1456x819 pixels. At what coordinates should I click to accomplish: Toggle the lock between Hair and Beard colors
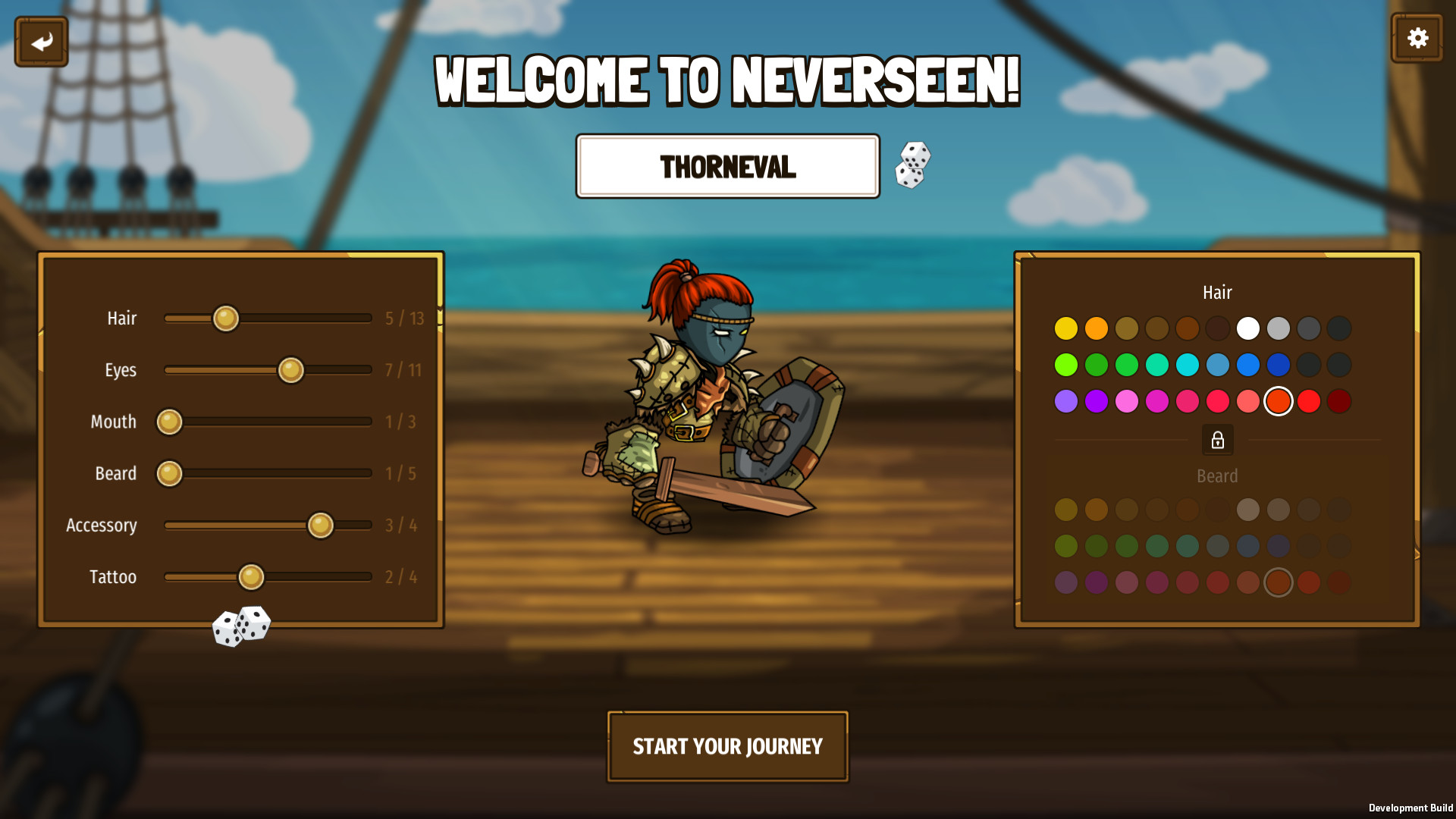[x=1217, y=440]
